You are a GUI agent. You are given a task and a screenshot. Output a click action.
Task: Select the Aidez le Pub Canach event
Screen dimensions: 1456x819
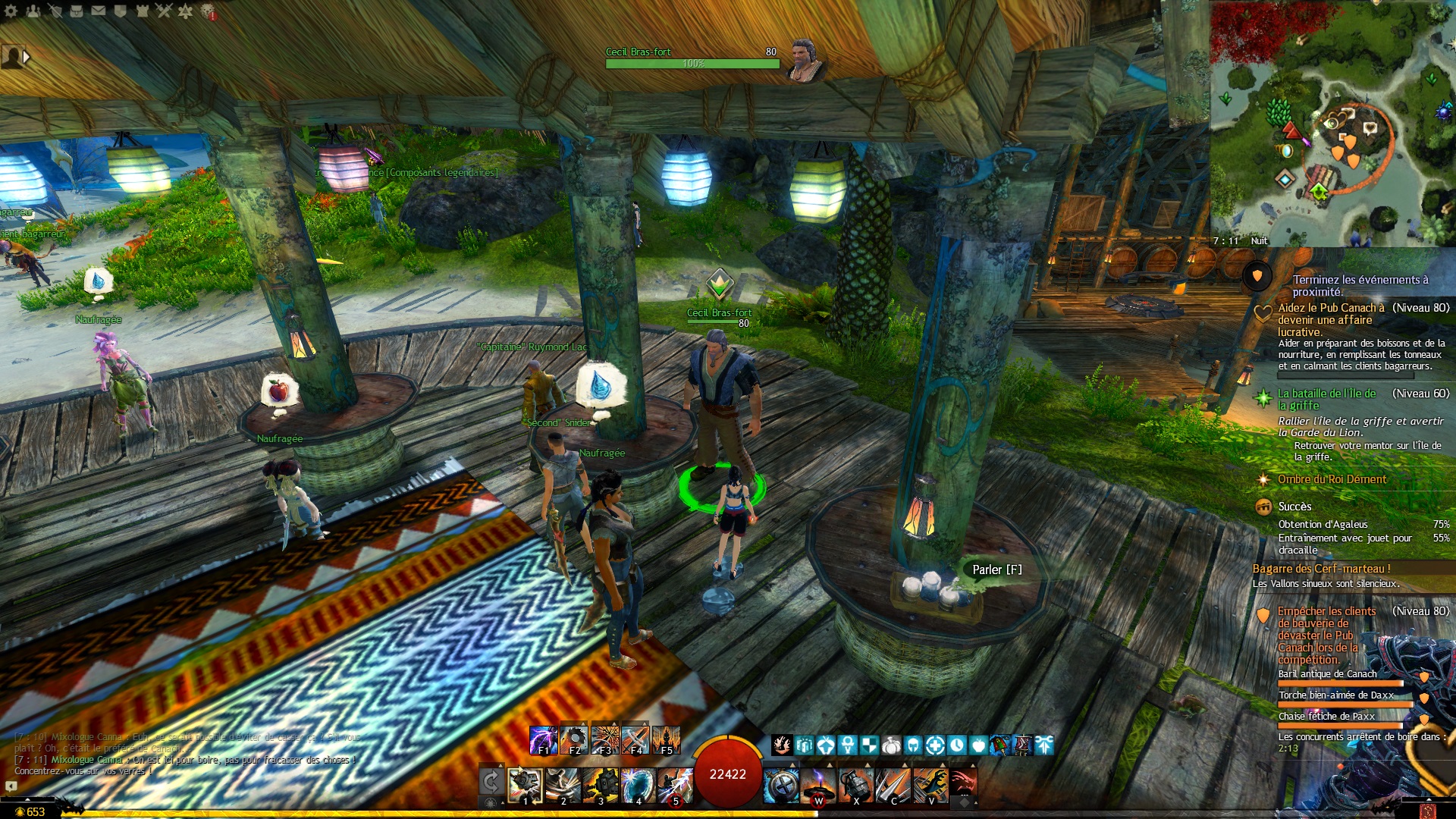(x=1331, y=319)
